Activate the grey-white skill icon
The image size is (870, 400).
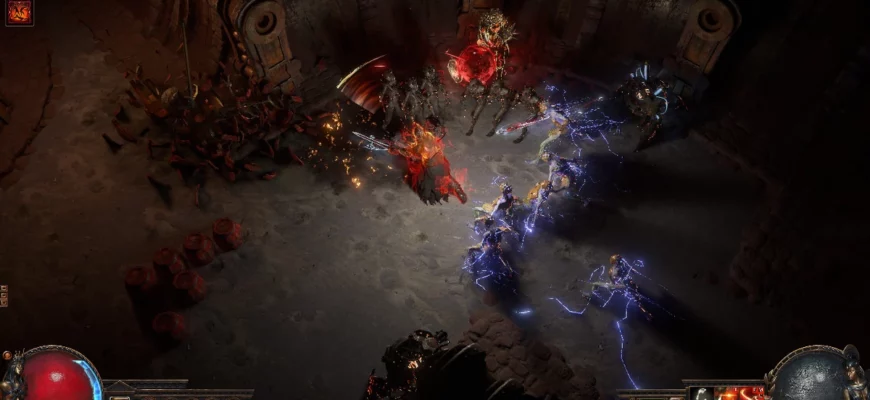704,393
